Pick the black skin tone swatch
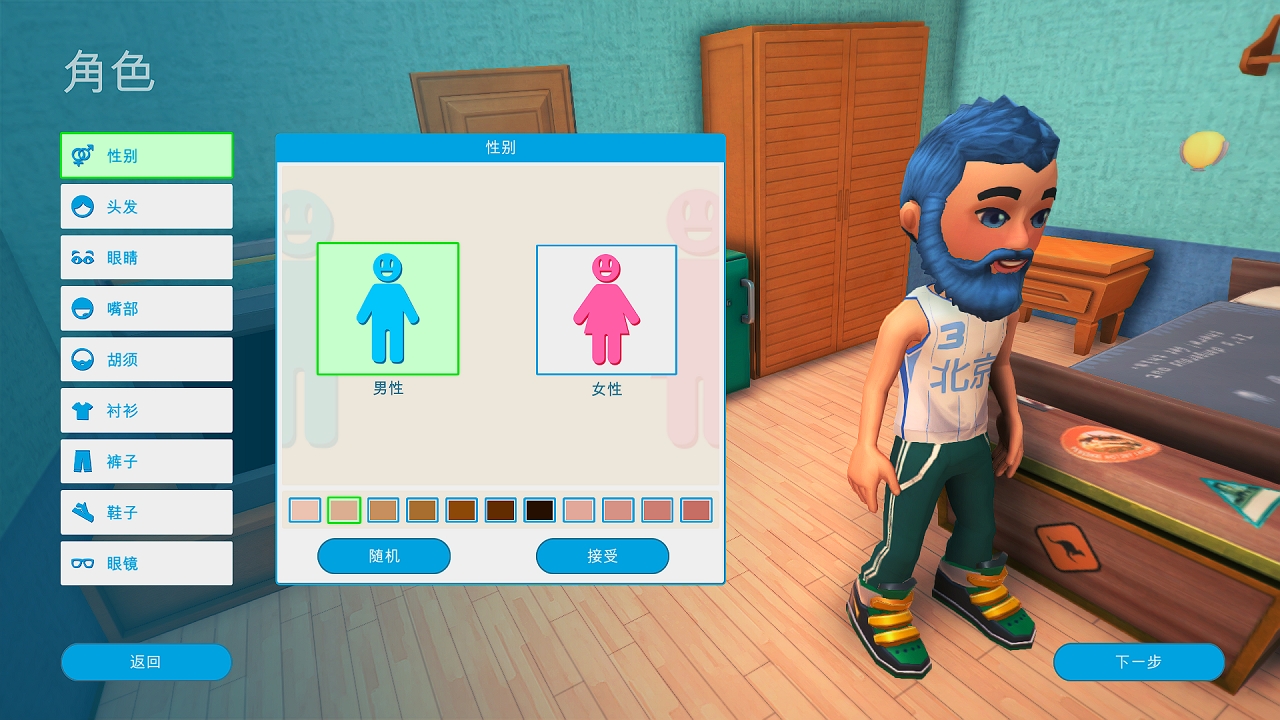1280x720 pixels. pos(540,511)
